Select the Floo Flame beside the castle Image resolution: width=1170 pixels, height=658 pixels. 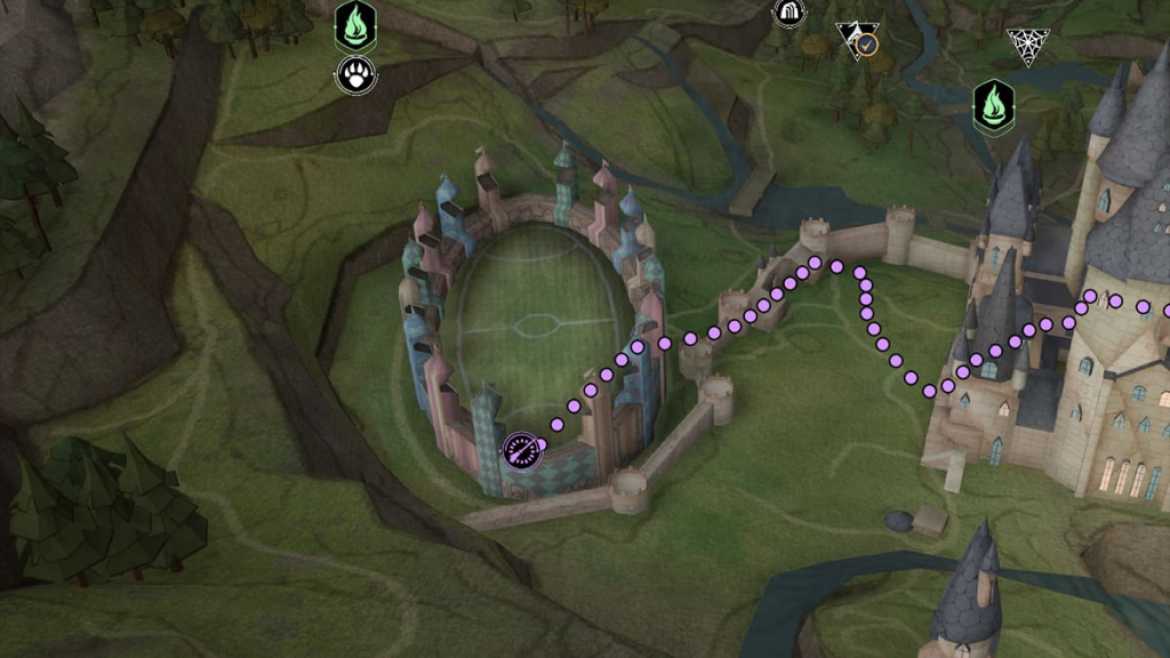(994, 107)
